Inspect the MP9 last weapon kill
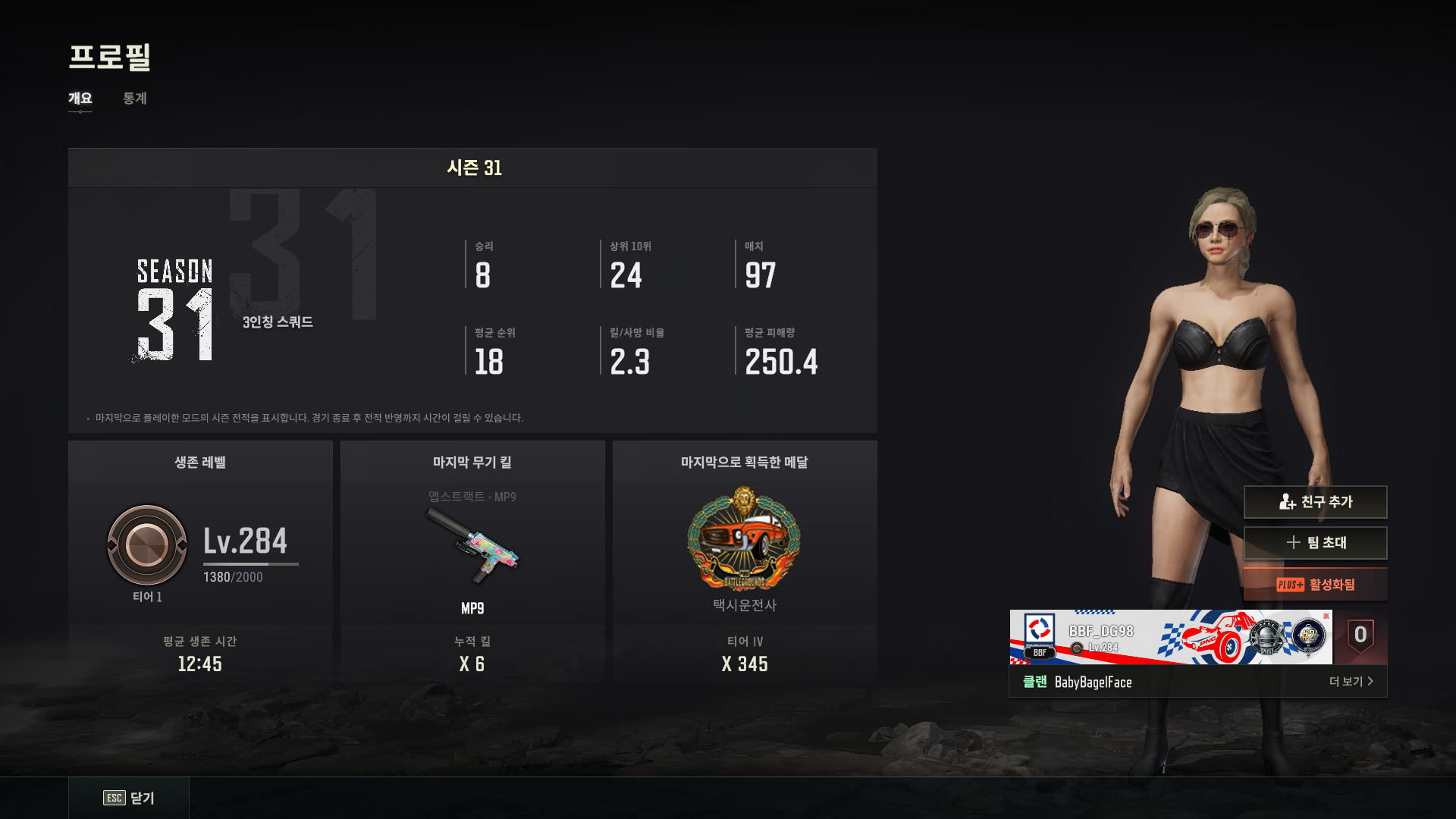This screenshot has height=819, width=1456. click(472, 544)
